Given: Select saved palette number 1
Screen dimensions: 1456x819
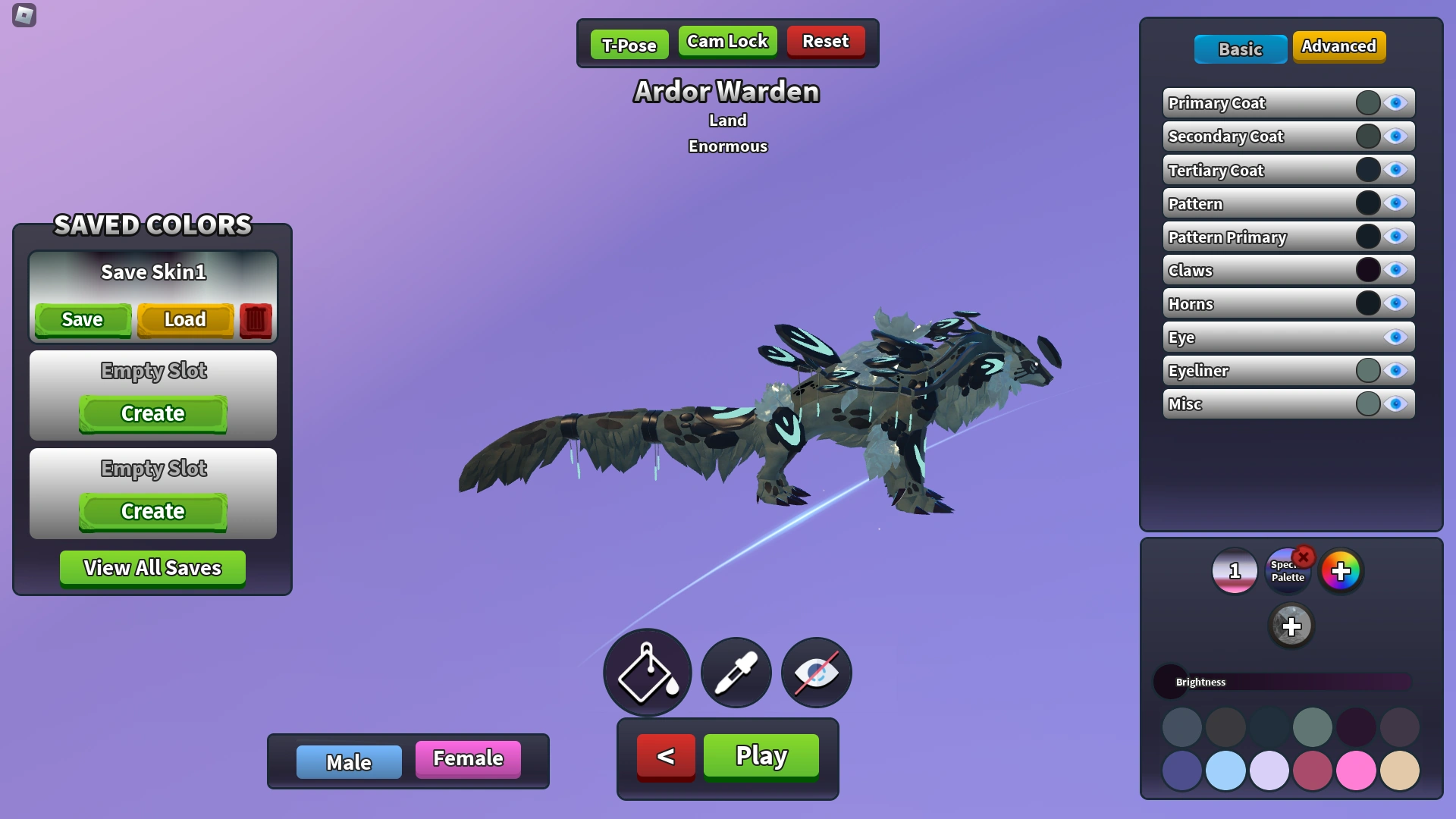Looking at the screenshot, I should point(1234,571).
